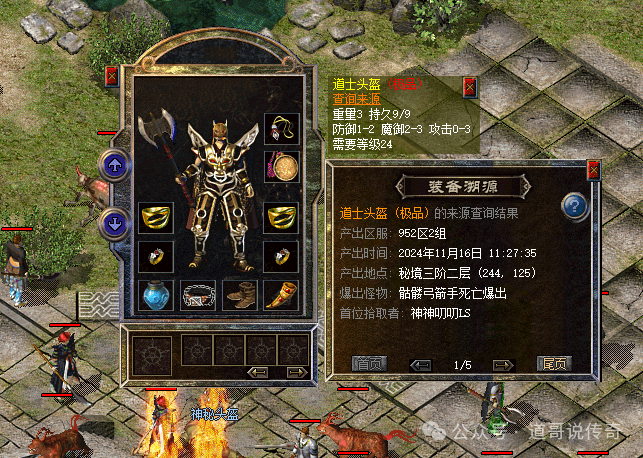643x458 pixels.
Task: Select the necklace equipment slot
Action: coord(281,128)
